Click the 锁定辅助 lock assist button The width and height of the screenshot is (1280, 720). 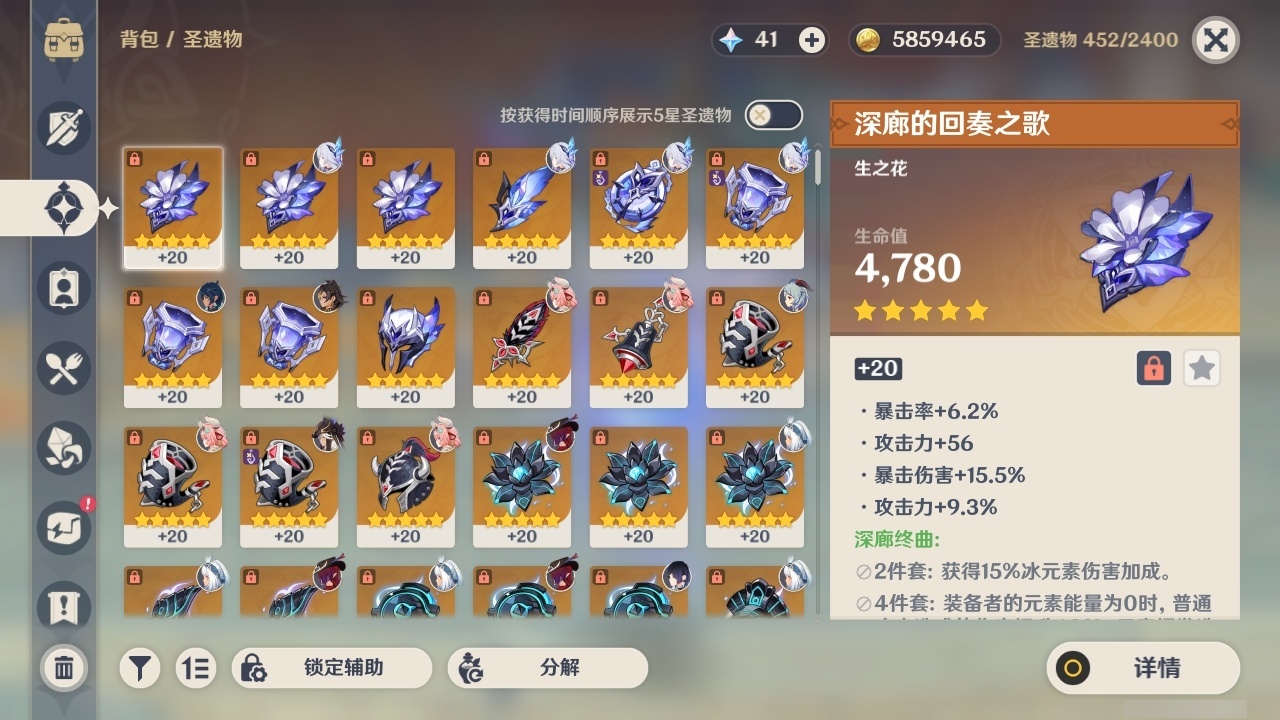tap(330, 668)
